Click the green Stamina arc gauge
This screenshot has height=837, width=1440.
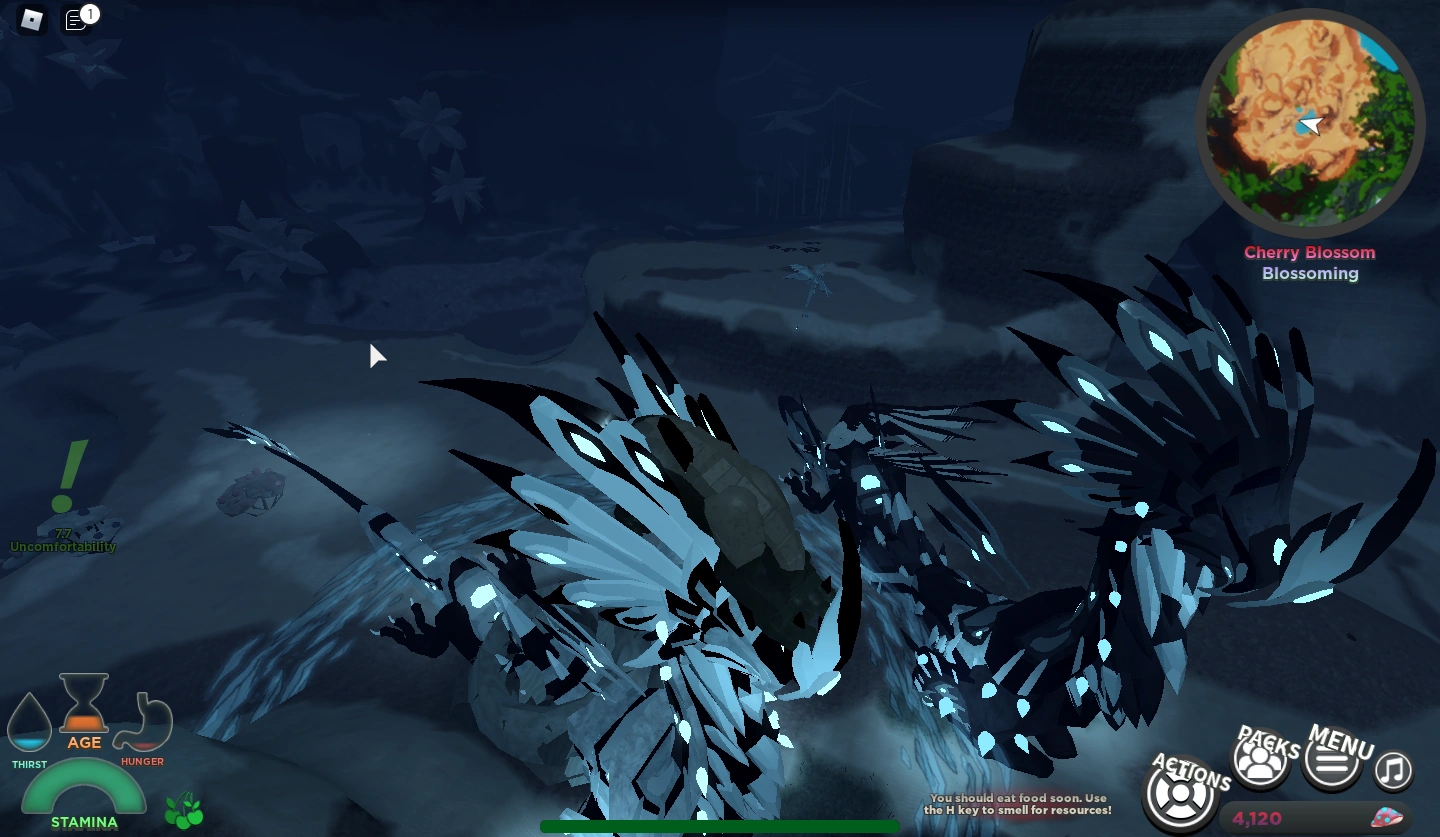click(85, 785)
